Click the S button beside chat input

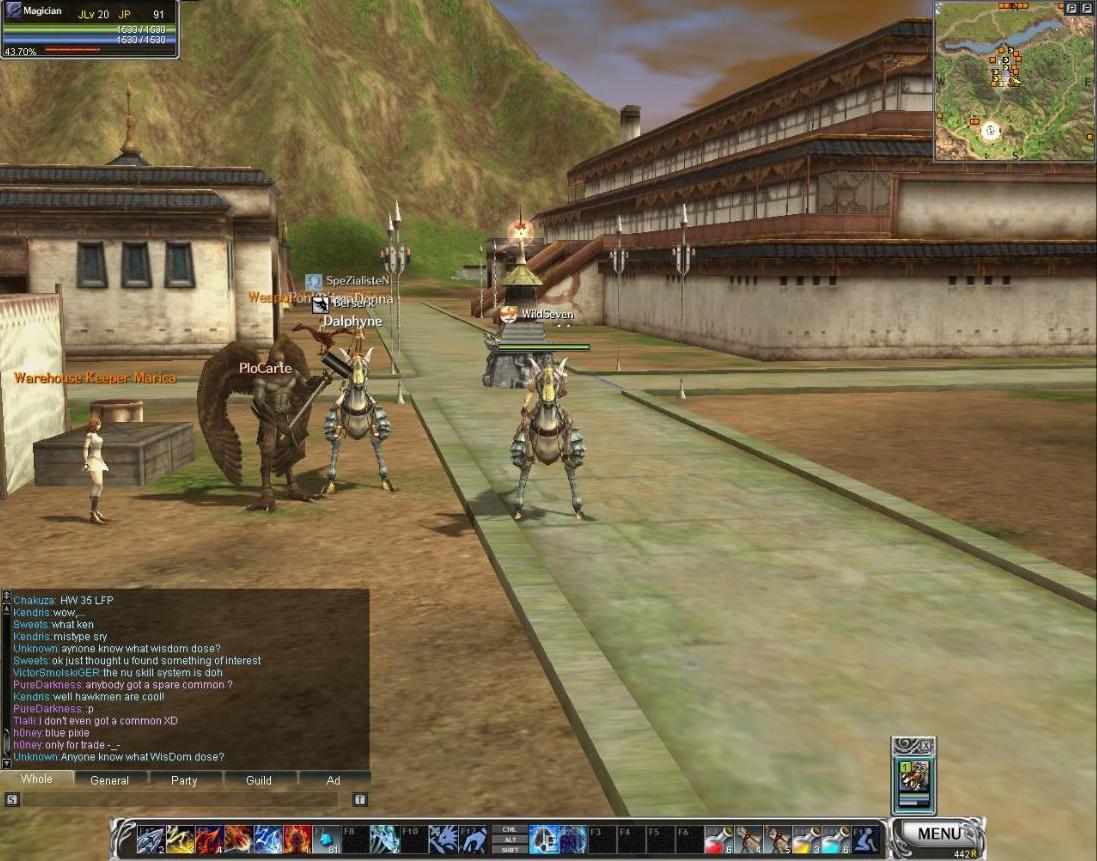point(12,799)
